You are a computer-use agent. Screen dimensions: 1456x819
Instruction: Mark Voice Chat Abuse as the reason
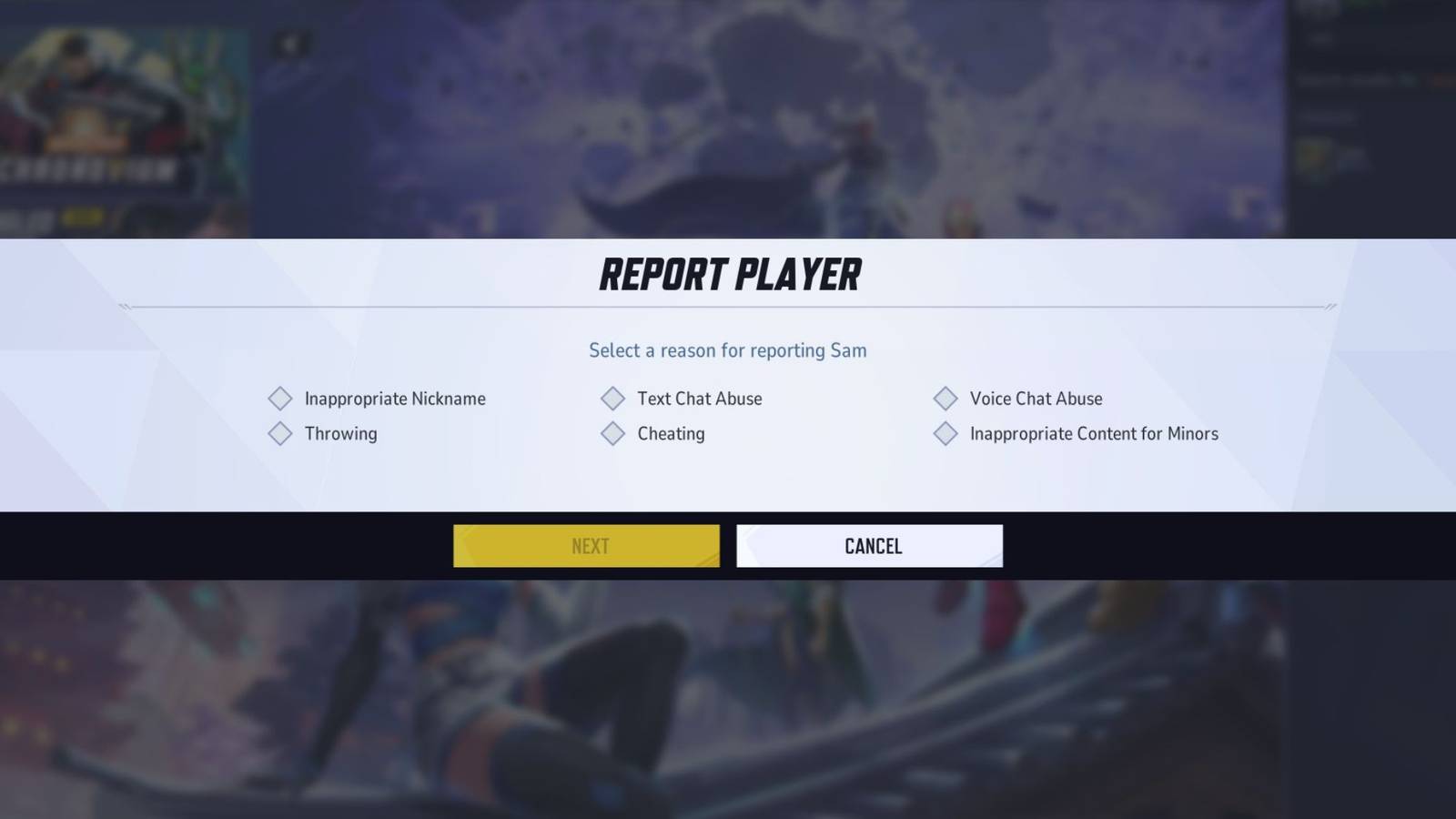pos(1035,399)
